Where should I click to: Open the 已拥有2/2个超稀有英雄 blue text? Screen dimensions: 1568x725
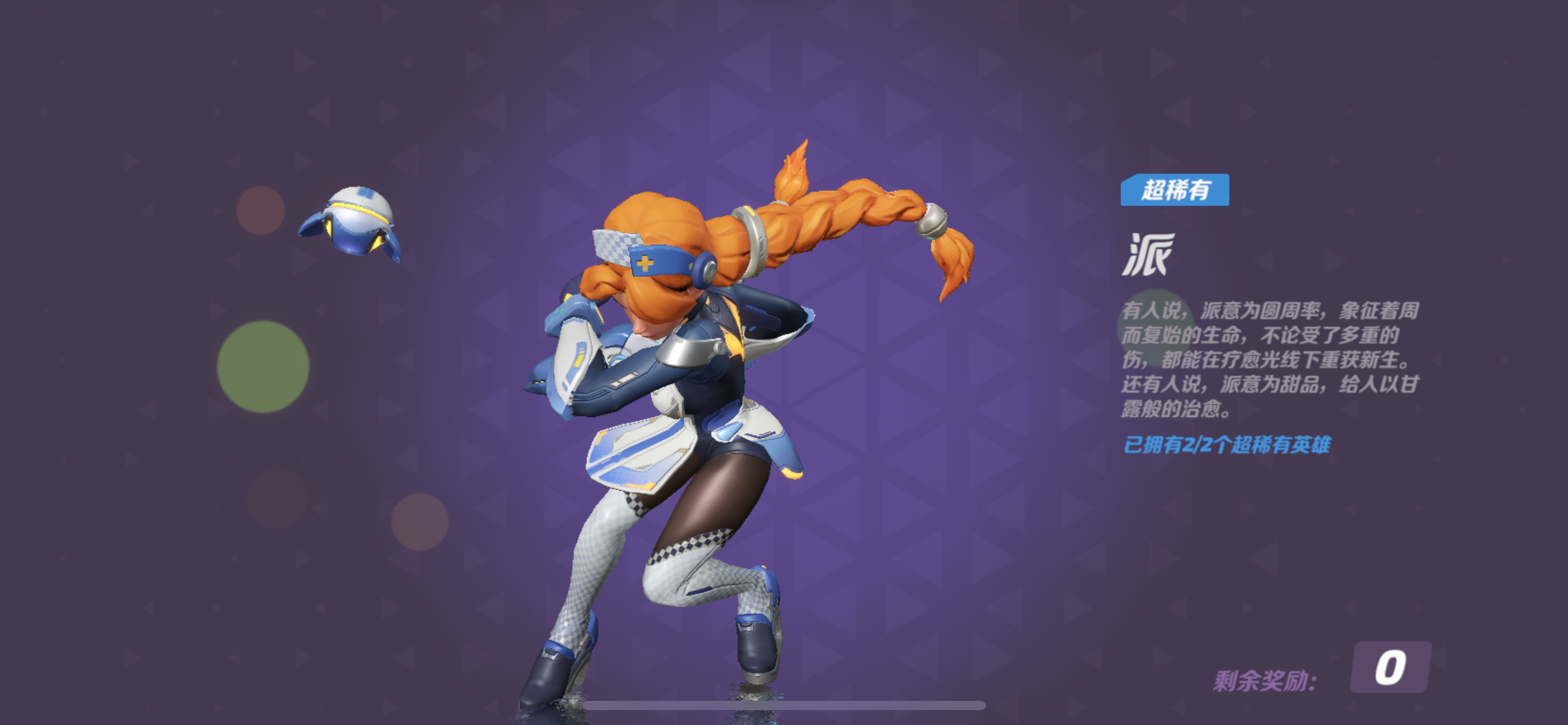pos(1226,445)
